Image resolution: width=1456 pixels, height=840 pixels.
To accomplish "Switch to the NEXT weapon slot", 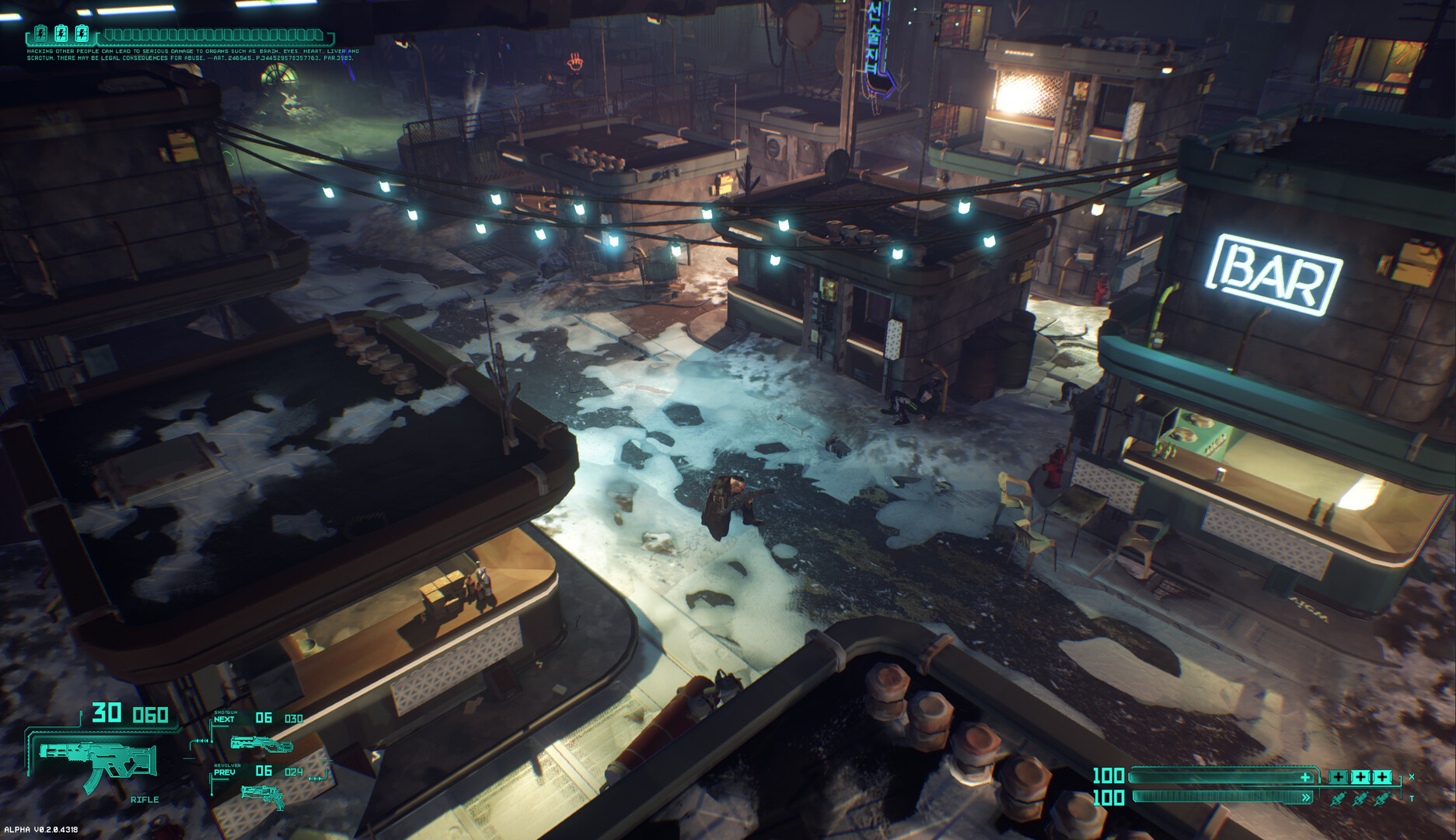I will (224, 719).
